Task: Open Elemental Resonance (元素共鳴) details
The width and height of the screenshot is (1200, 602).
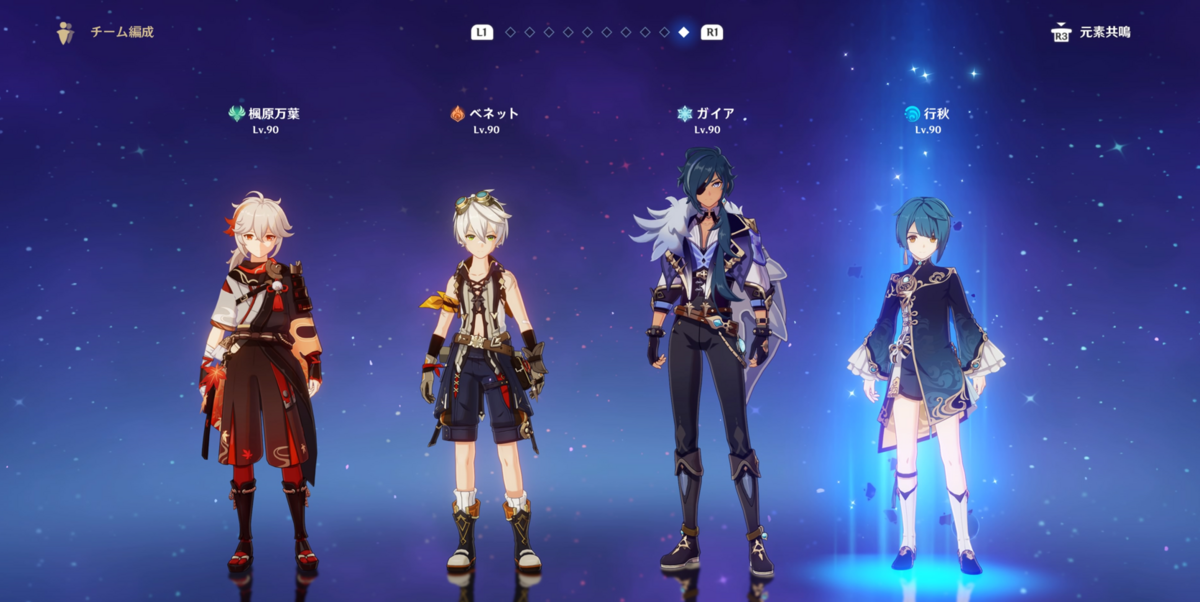Action: click(x=1091, y=33)
